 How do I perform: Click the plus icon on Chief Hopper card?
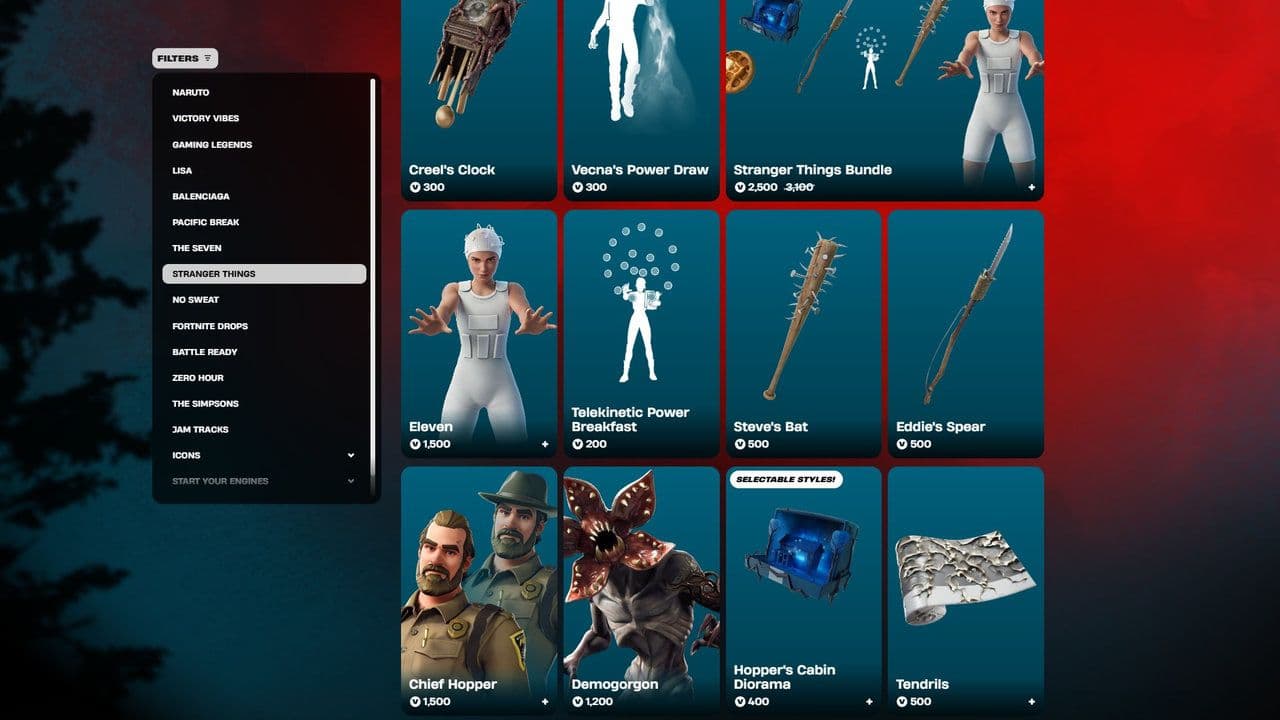tap(545, 702)
